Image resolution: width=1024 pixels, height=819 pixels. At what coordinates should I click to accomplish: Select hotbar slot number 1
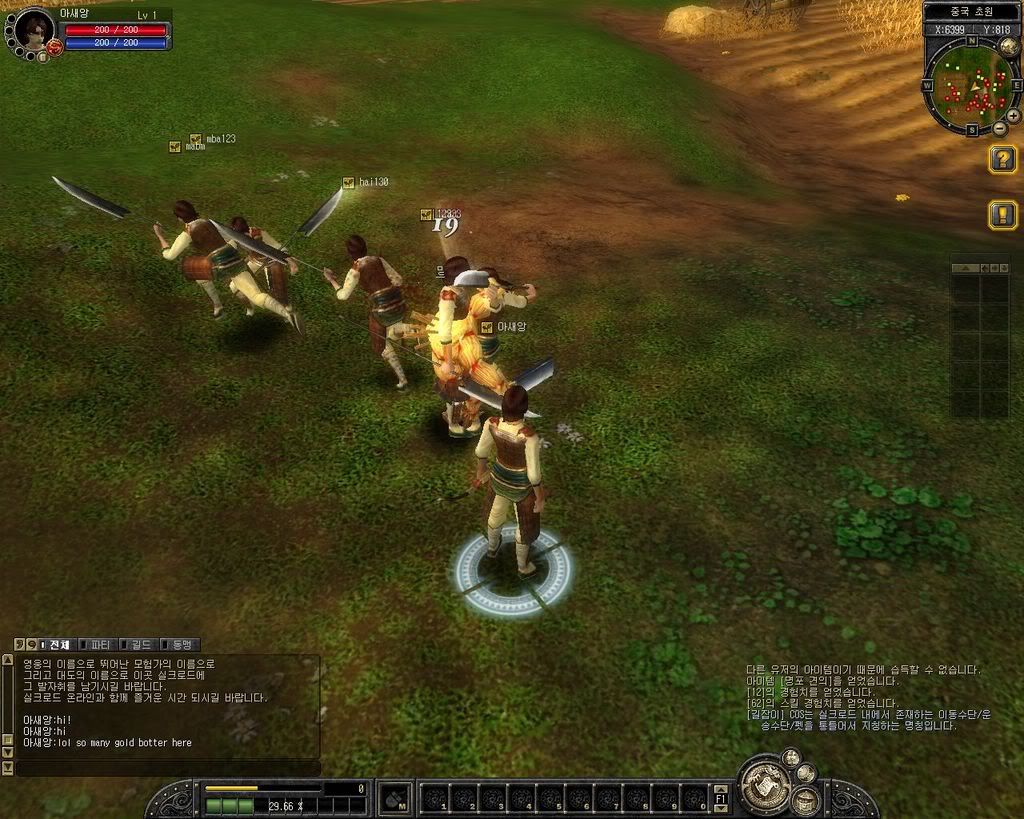pos(434,798)
